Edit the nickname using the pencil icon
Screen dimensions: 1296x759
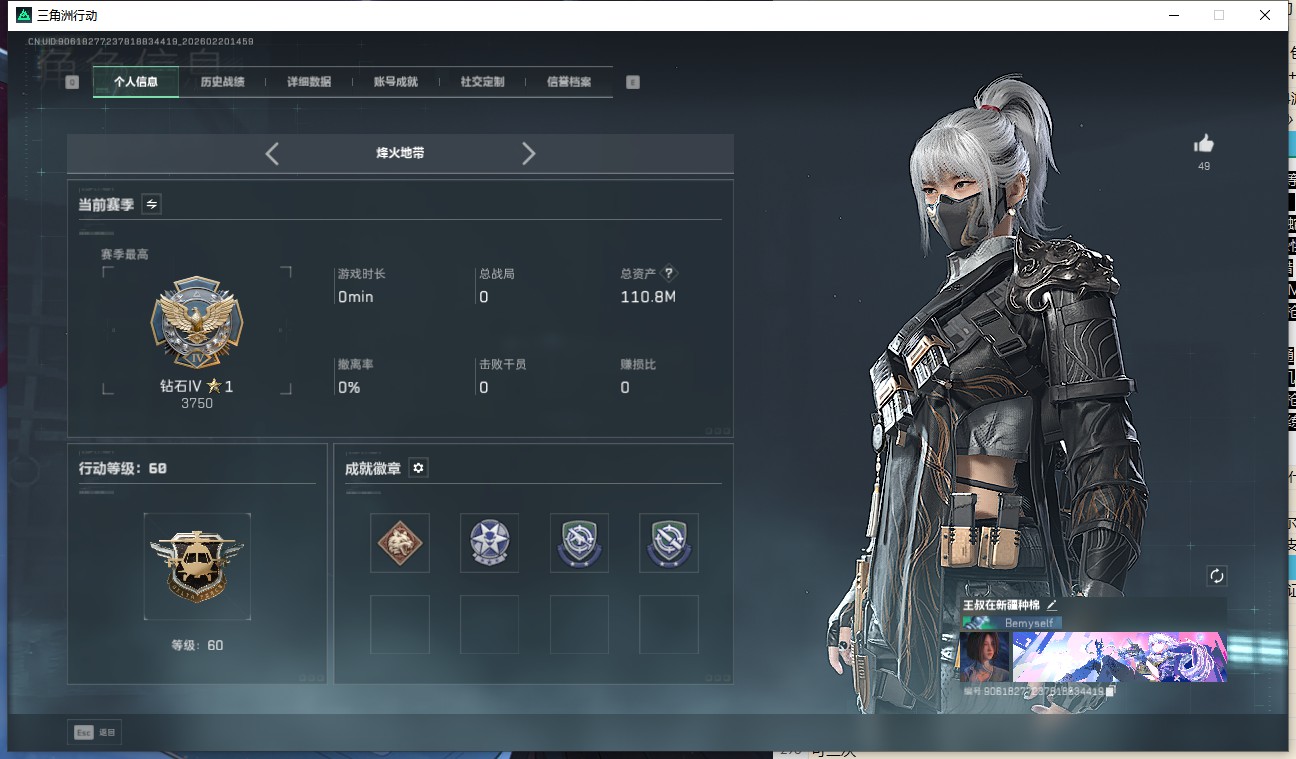(x=1052, y=604)
